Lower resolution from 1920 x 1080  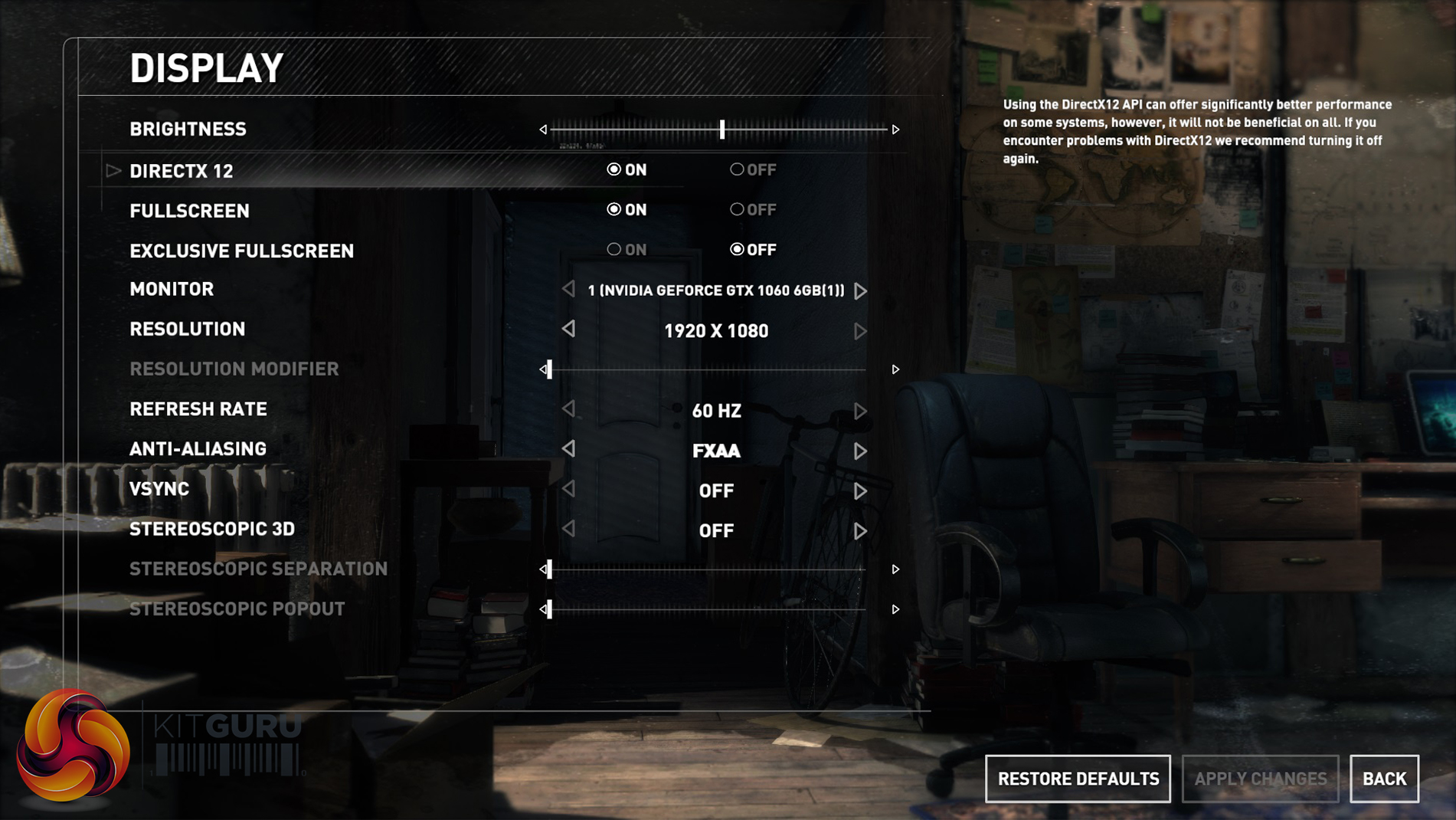click(568, 330)
